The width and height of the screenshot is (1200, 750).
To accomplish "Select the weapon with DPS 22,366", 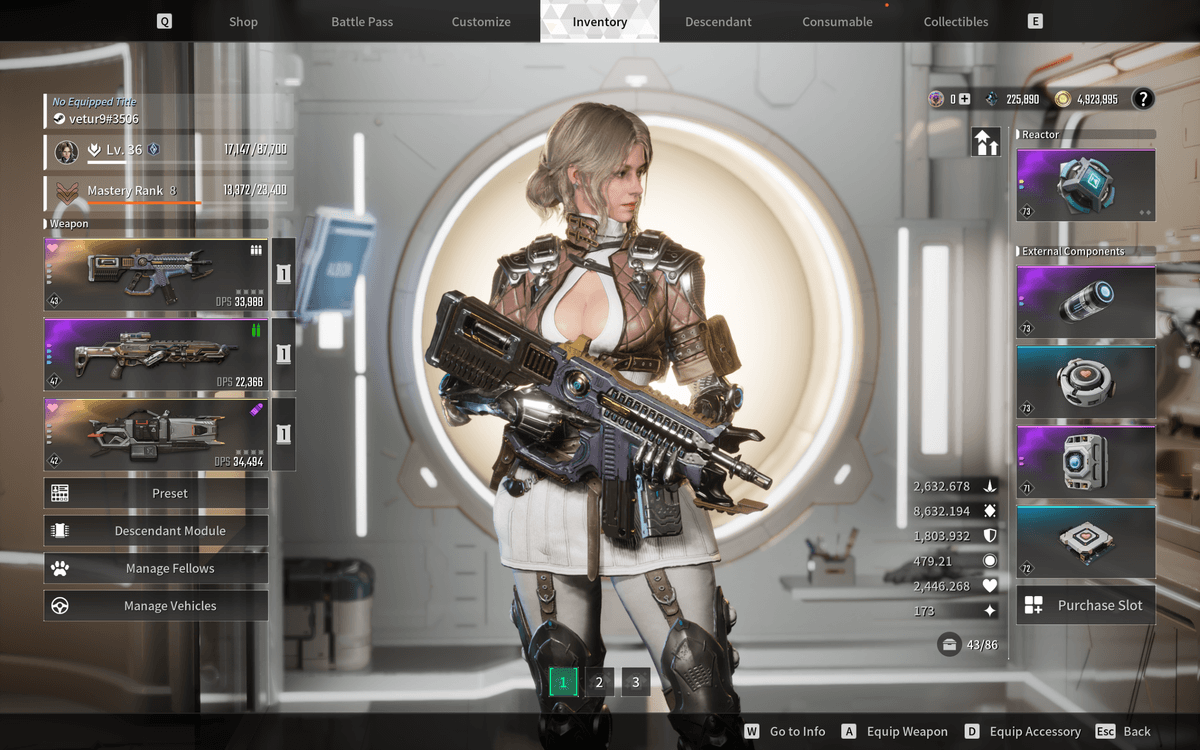I will (x=155, y=354).
